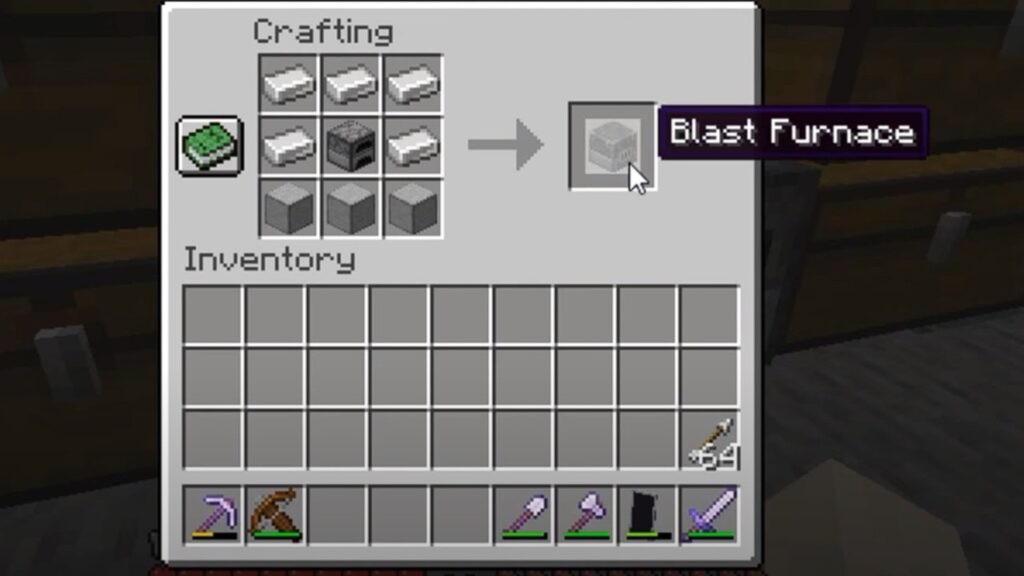Select the enchanted axe in the hotbar
Screen dimensions: 1024x576
585,514
